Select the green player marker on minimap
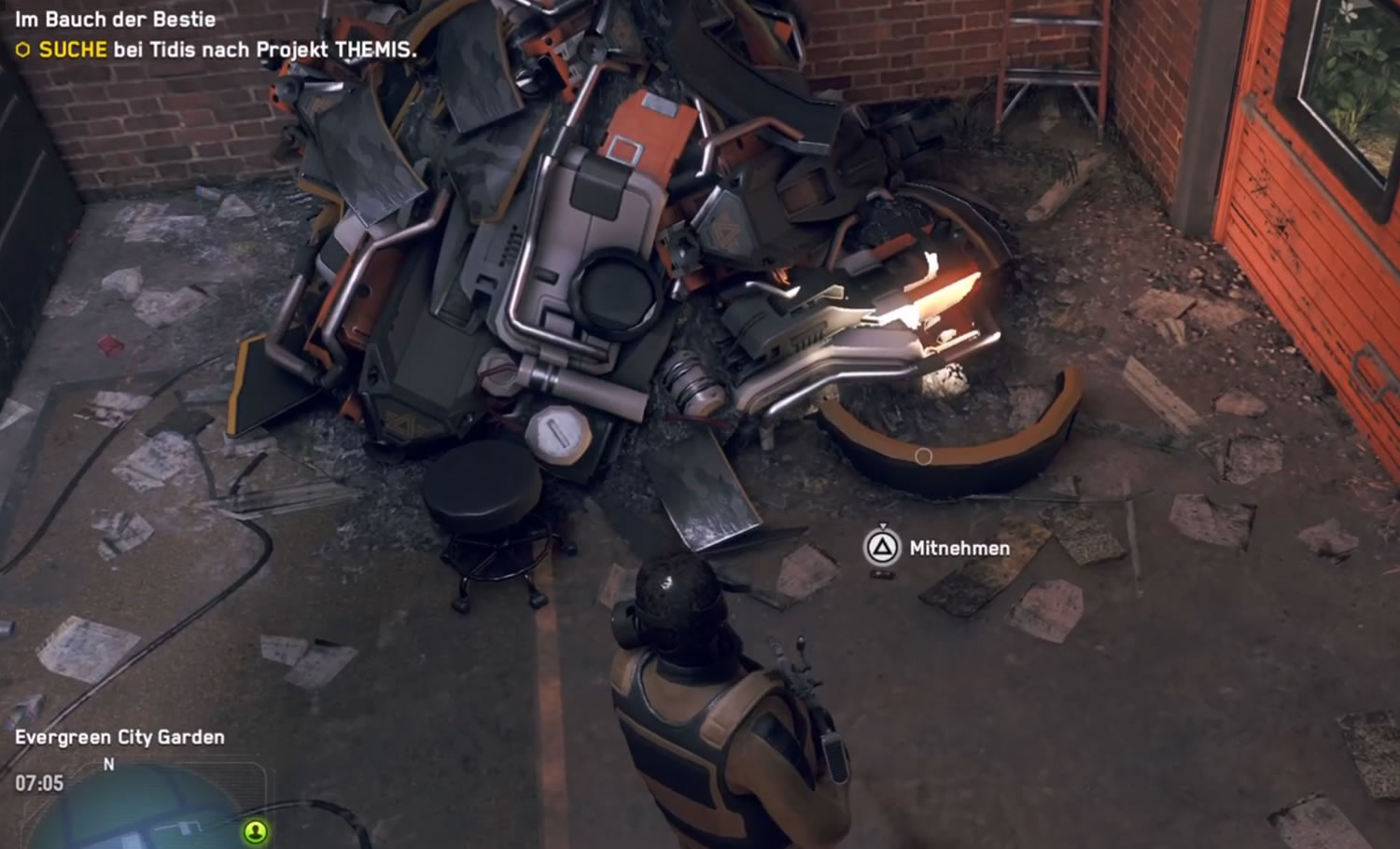1400x849 pixels. coord(255,830)
